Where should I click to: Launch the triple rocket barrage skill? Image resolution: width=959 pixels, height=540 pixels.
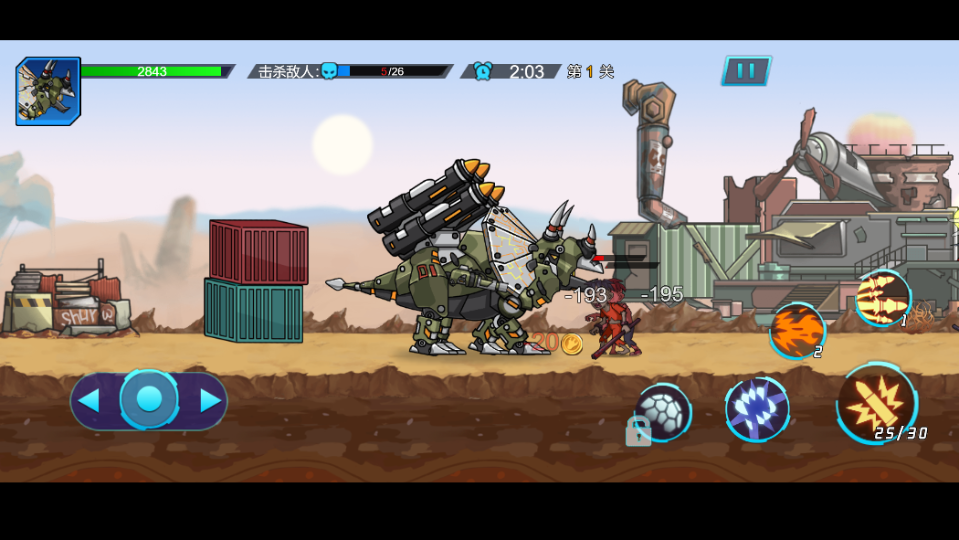pos(882,297)
